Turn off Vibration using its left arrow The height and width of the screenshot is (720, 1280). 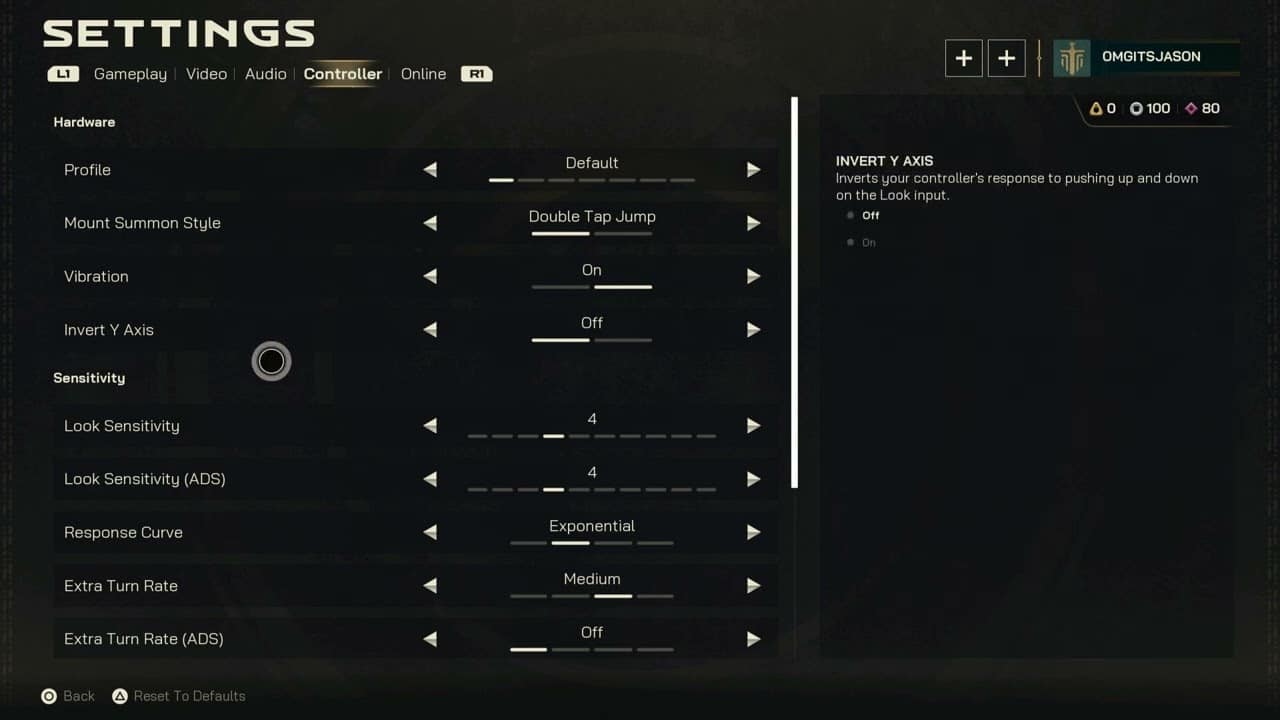coord(430,276)
